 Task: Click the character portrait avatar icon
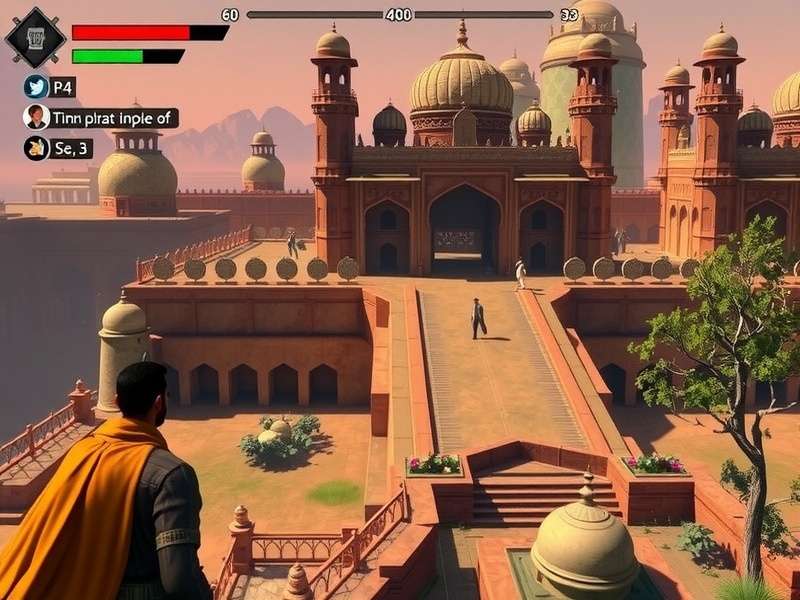[36, 117]
